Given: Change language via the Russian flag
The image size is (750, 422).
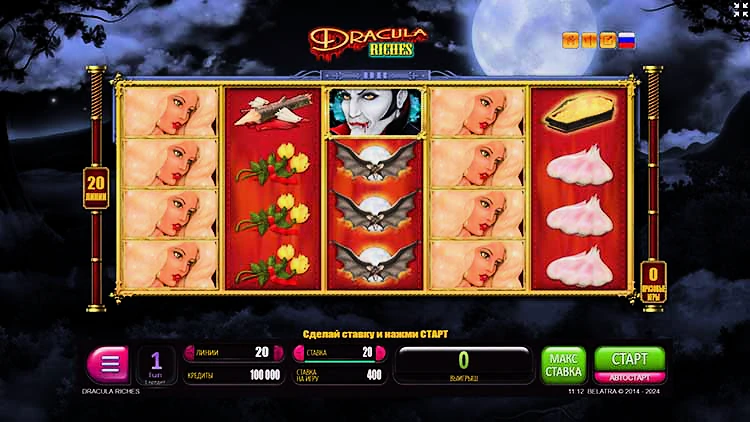Looking at the screenshot, I should click(x=627, y=41).
